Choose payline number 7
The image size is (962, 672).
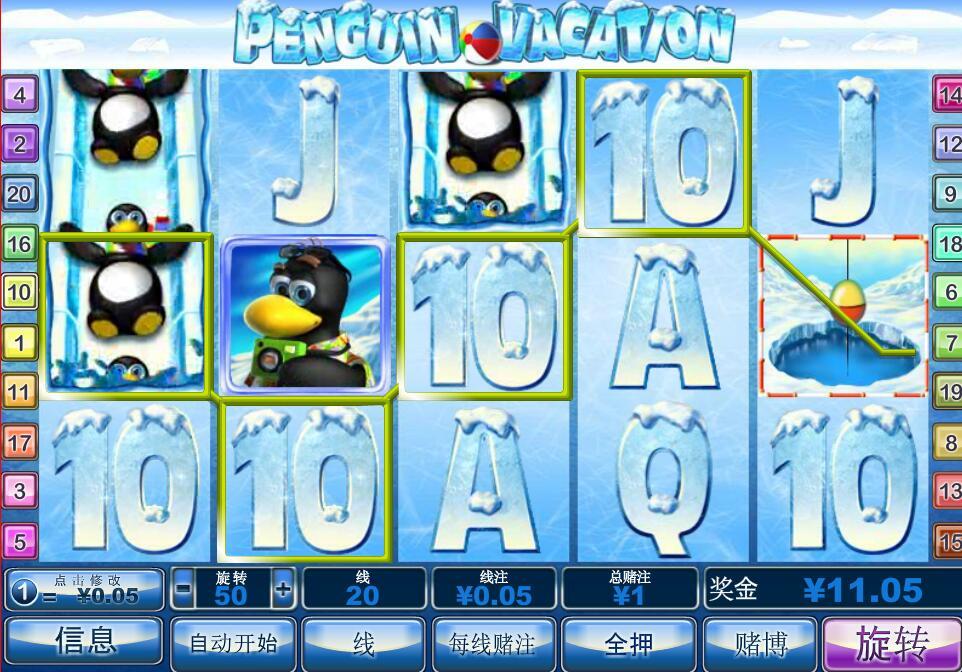949,343
